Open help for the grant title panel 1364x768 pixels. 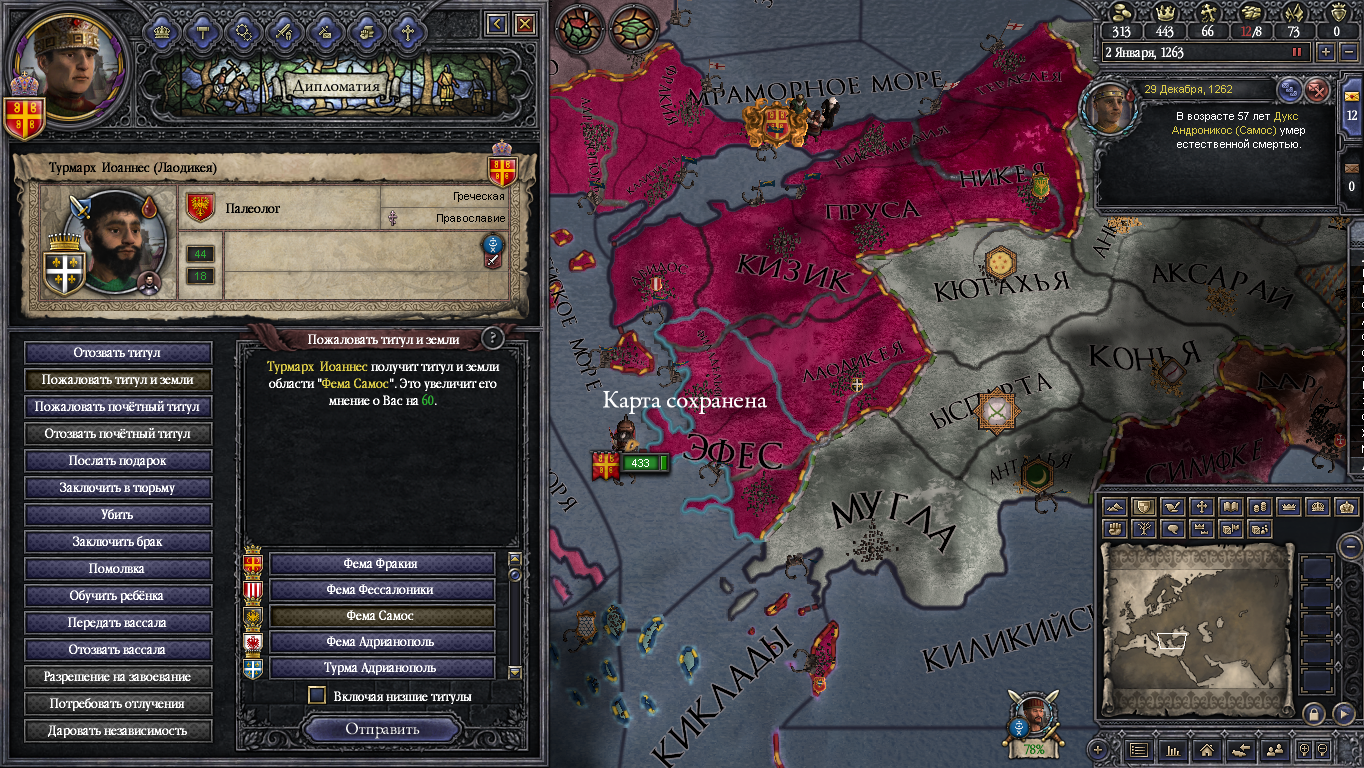coord(491,338)
